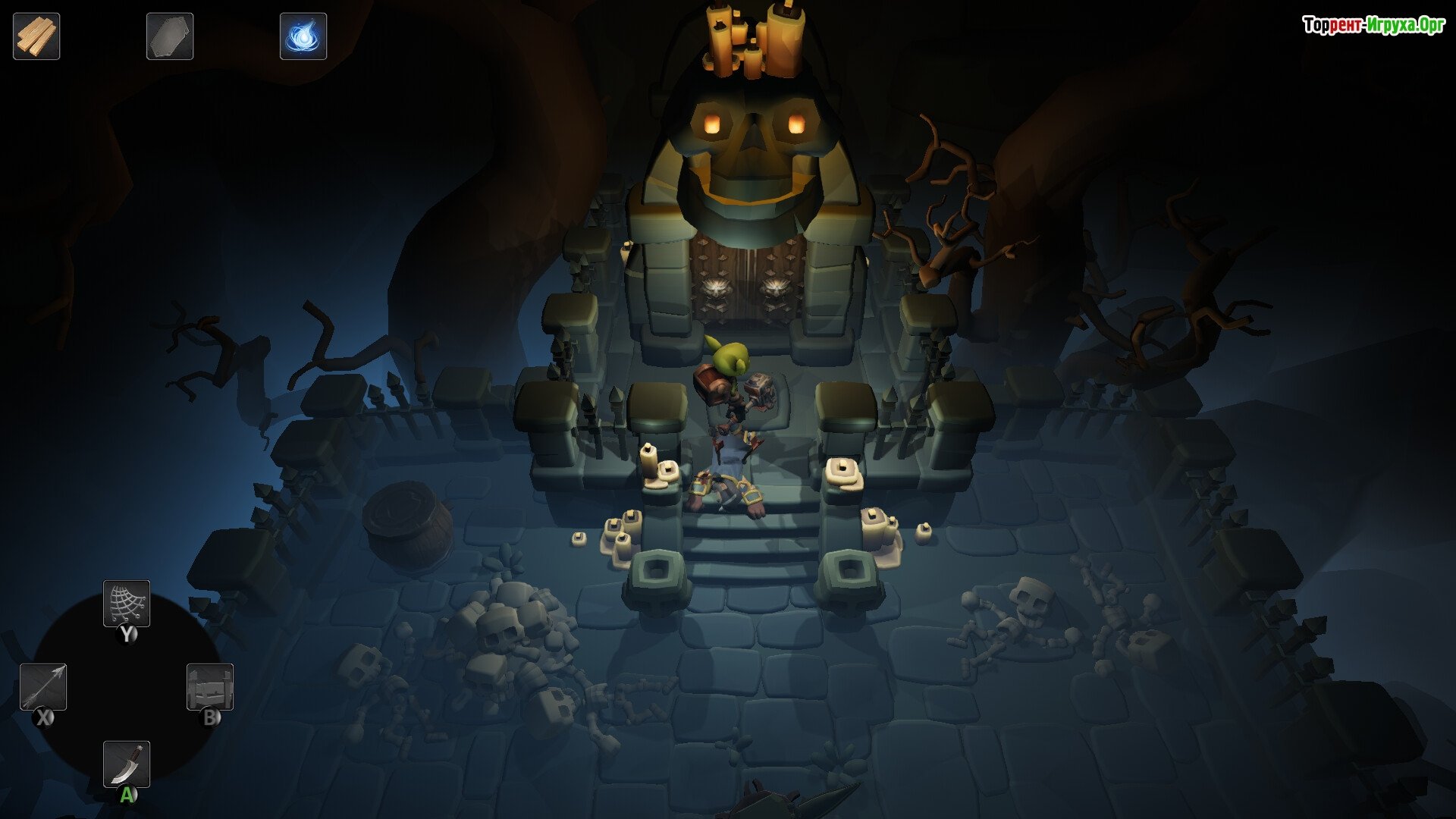Click the coffin lid item icon
1456x819 pixels.
[x=170, y=36]
